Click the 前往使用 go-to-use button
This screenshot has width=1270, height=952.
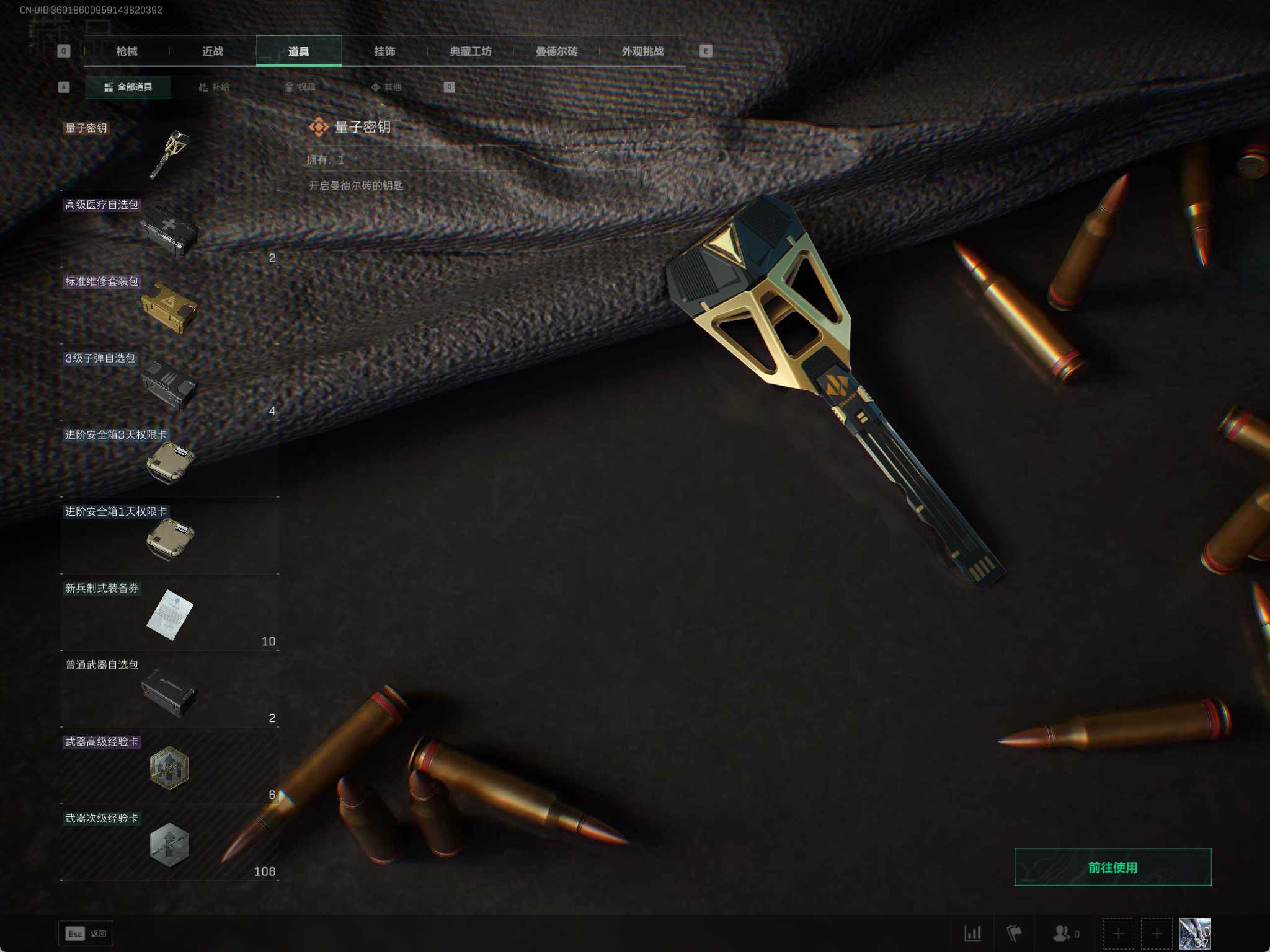(x=1112, y=867)
